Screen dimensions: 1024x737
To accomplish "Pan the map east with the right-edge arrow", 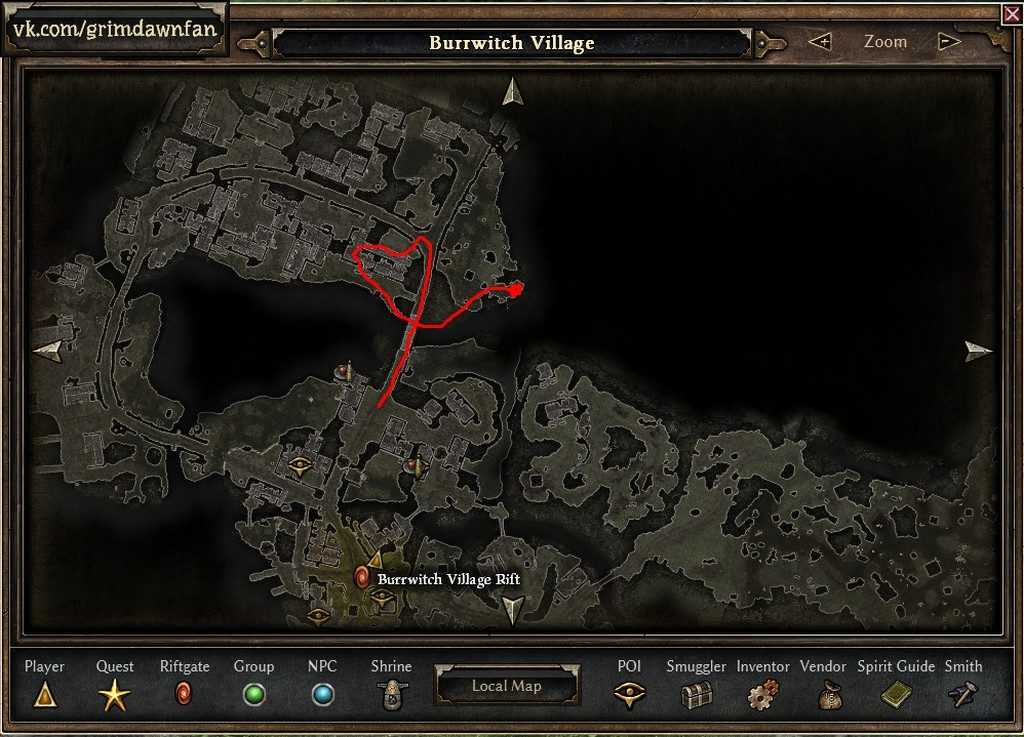I will point(978,350).
